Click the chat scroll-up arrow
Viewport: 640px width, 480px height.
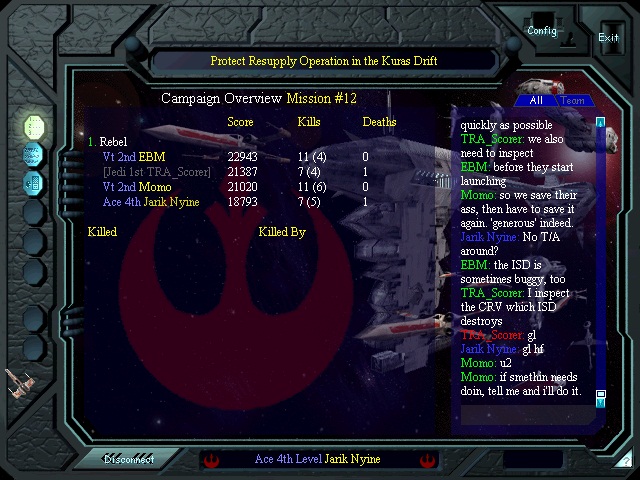(601, 122)
